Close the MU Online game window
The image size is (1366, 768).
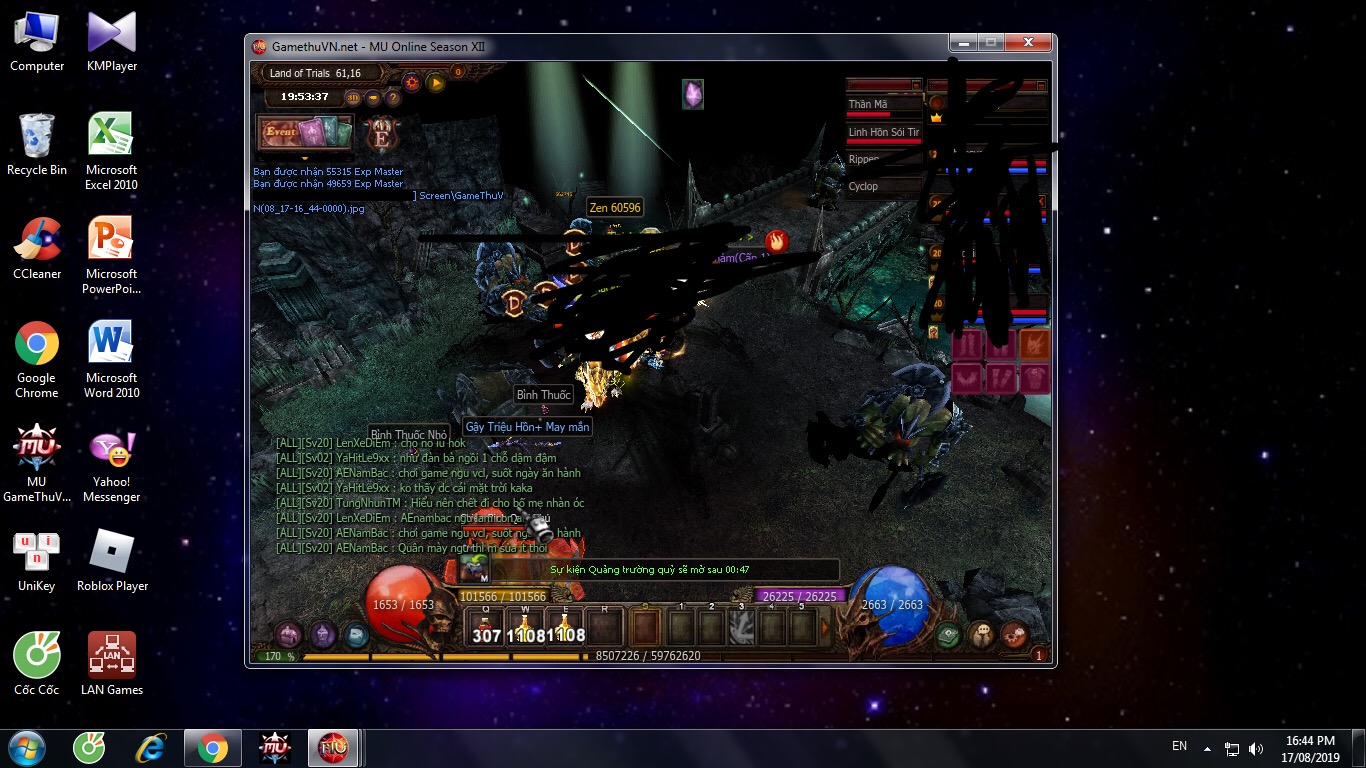coord(1028,43)
